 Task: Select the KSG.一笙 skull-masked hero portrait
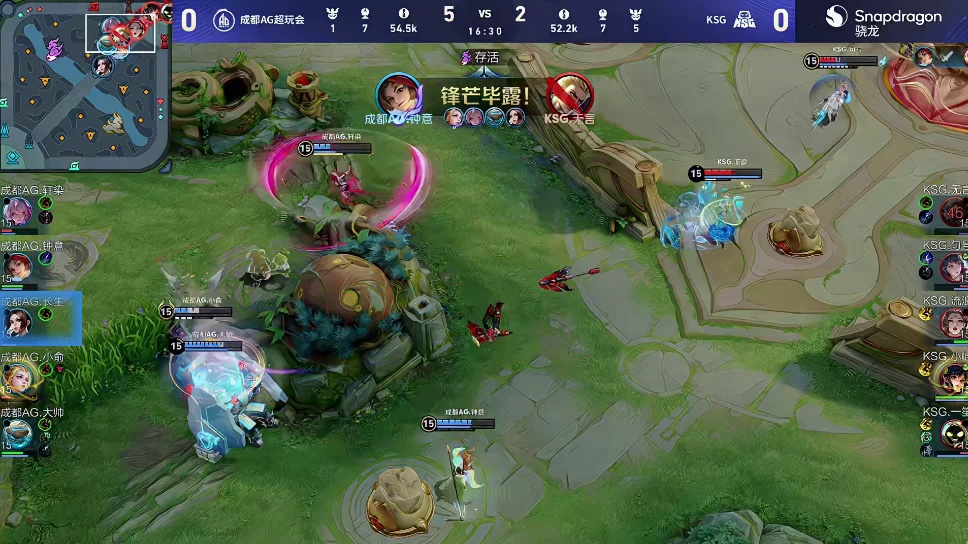pos(951,433)
